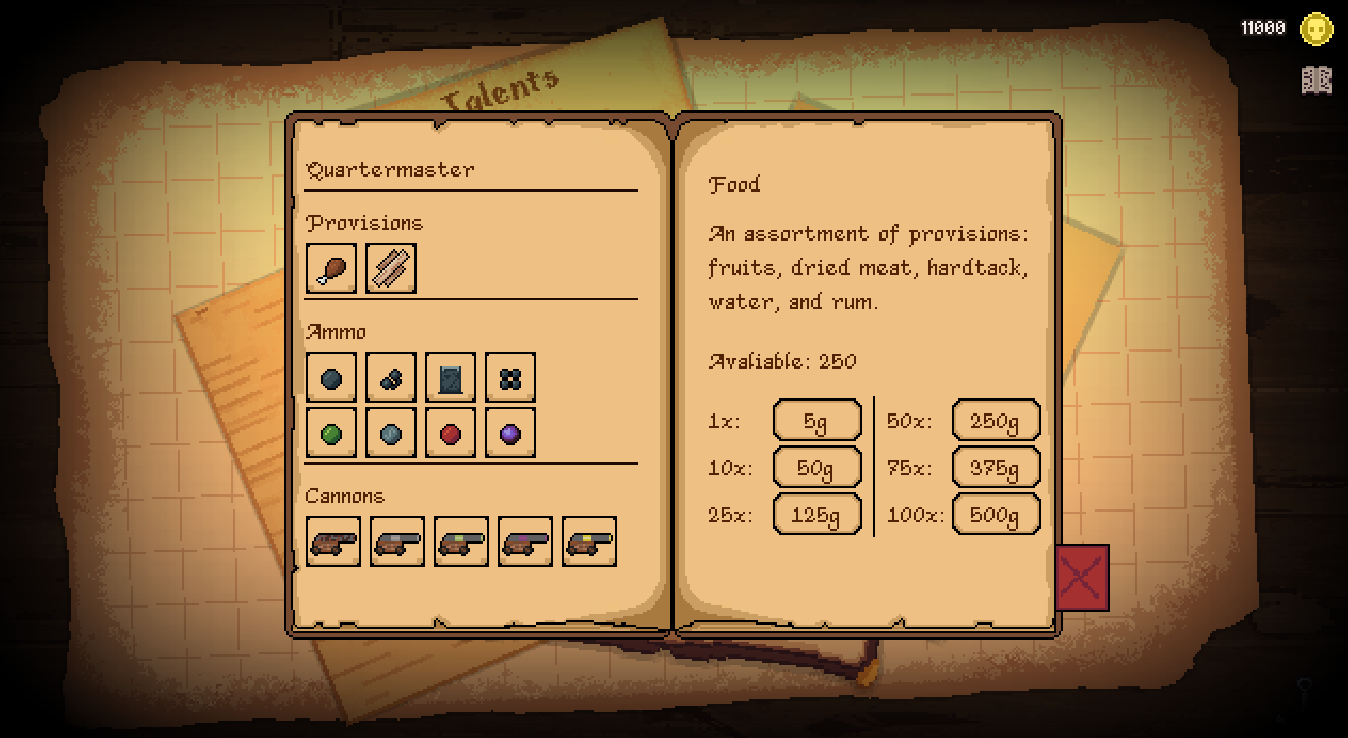Screen dimensions: 1348x738
Task: Buy 10x food for 50g
Action: click(816, 467)
